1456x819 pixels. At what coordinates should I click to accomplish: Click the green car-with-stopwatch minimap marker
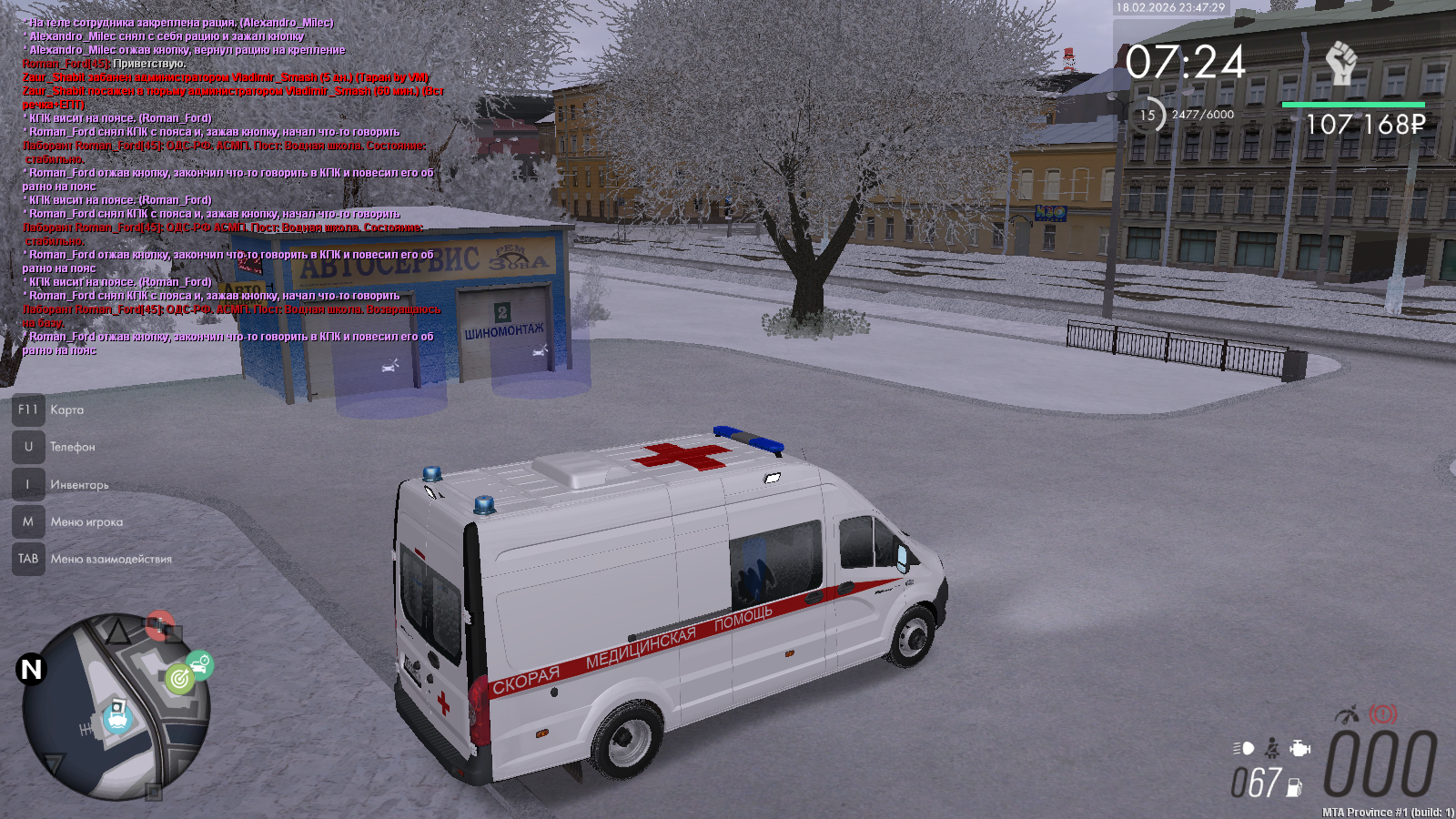click(x=200, y=664)
